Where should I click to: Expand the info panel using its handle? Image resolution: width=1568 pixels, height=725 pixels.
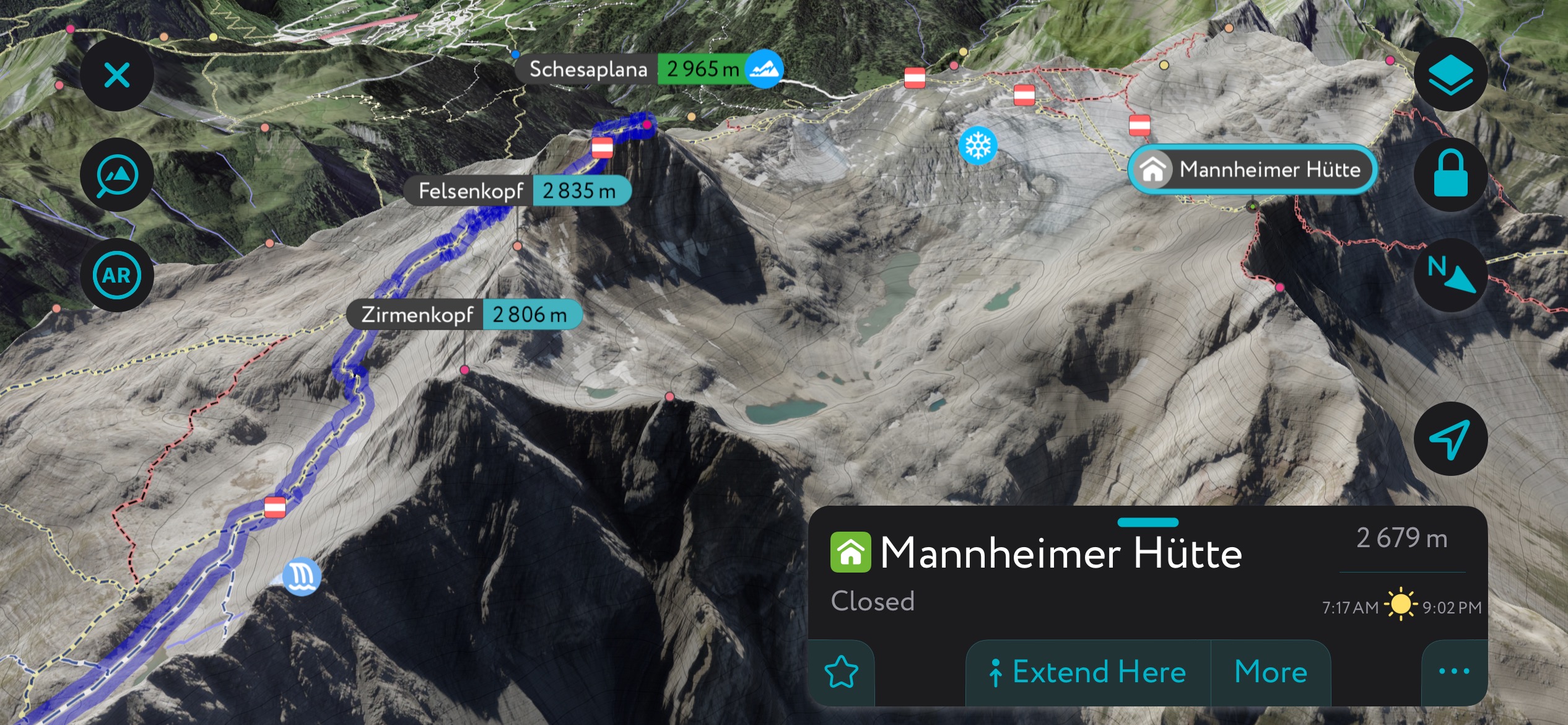coord(1148,522)
